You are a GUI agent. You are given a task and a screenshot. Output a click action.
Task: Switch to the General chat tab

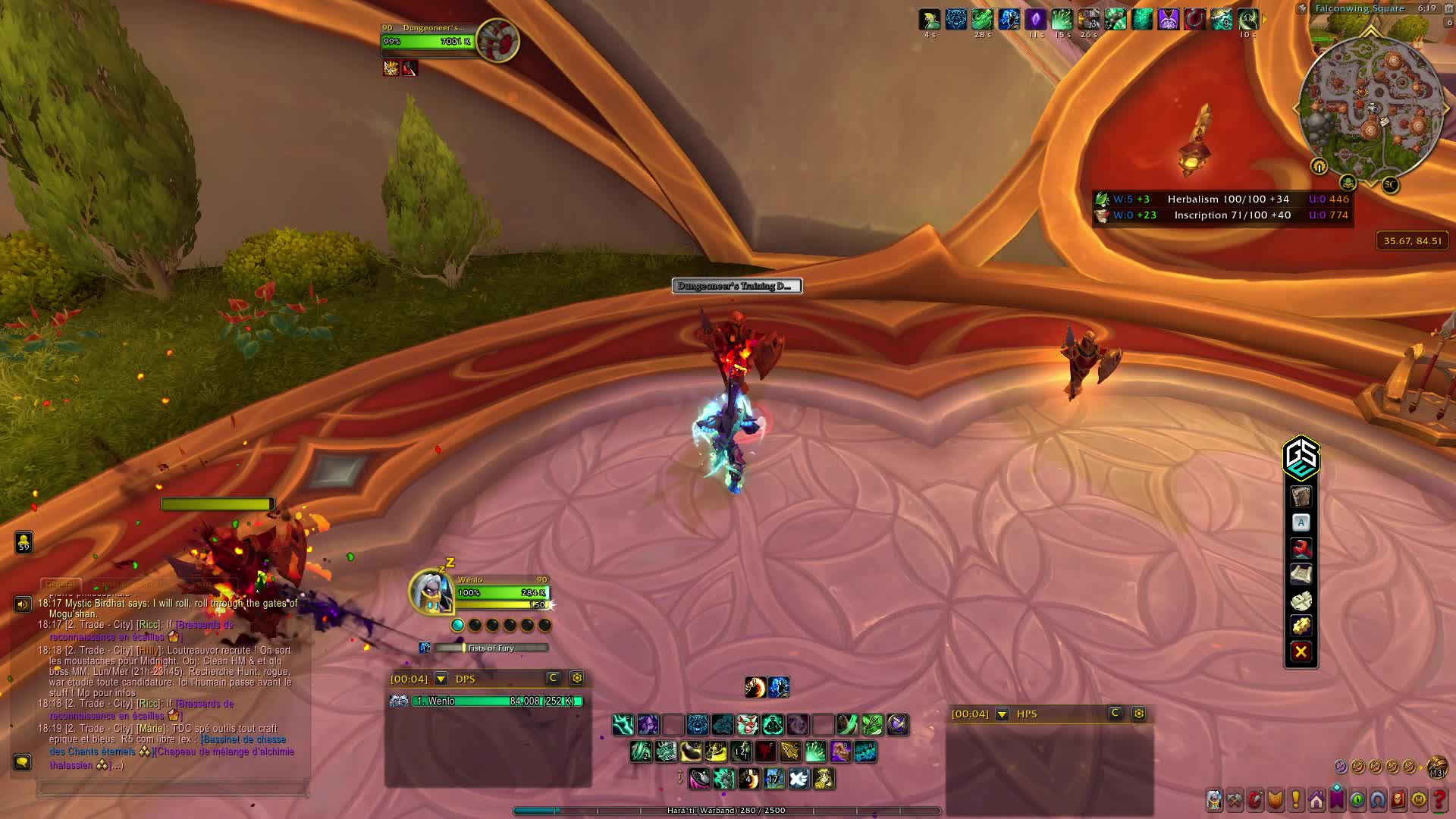(x=60, y=584)
